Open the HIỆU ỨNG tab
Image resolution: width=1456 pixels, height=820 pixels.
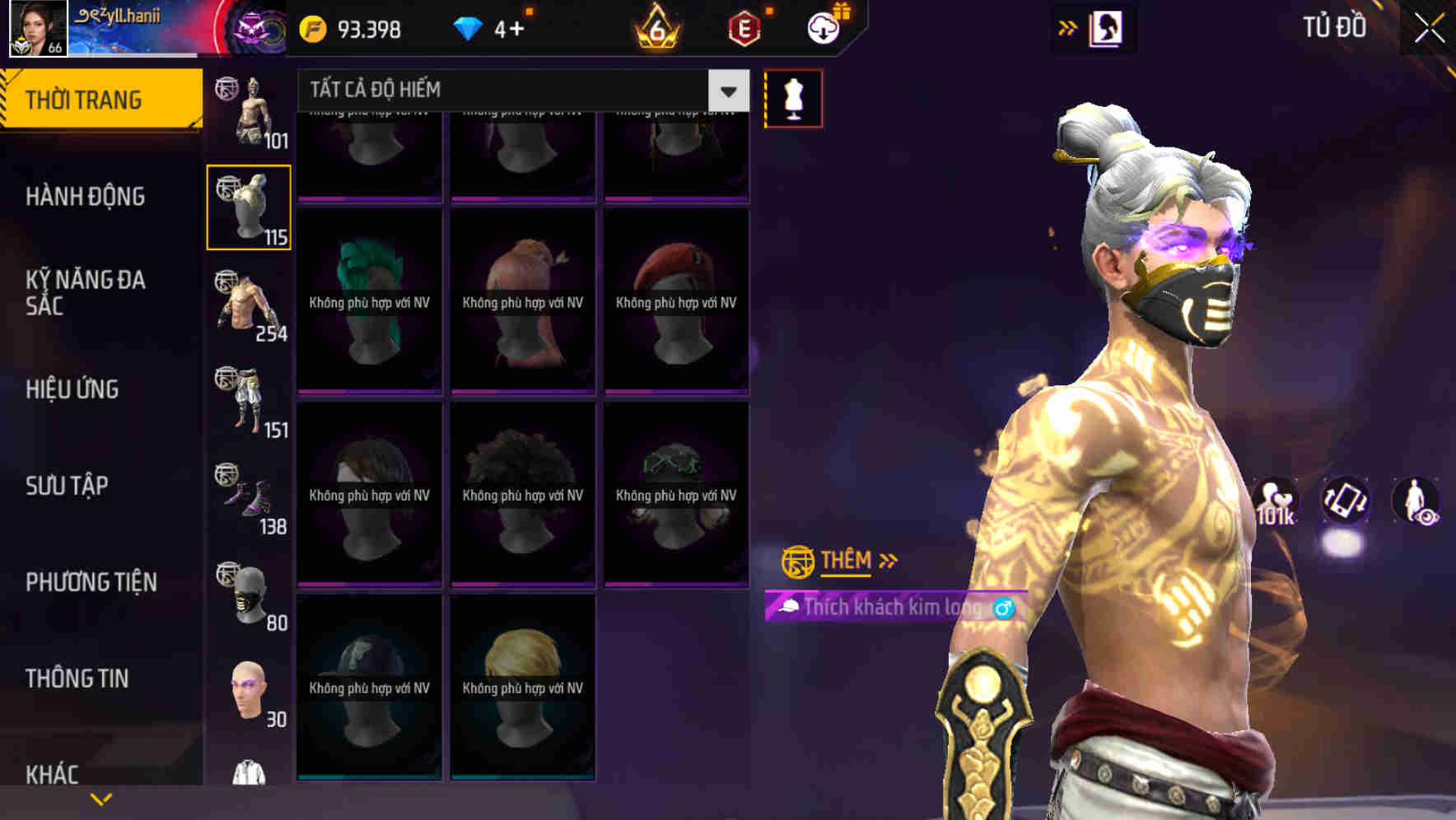pos(74,389)
